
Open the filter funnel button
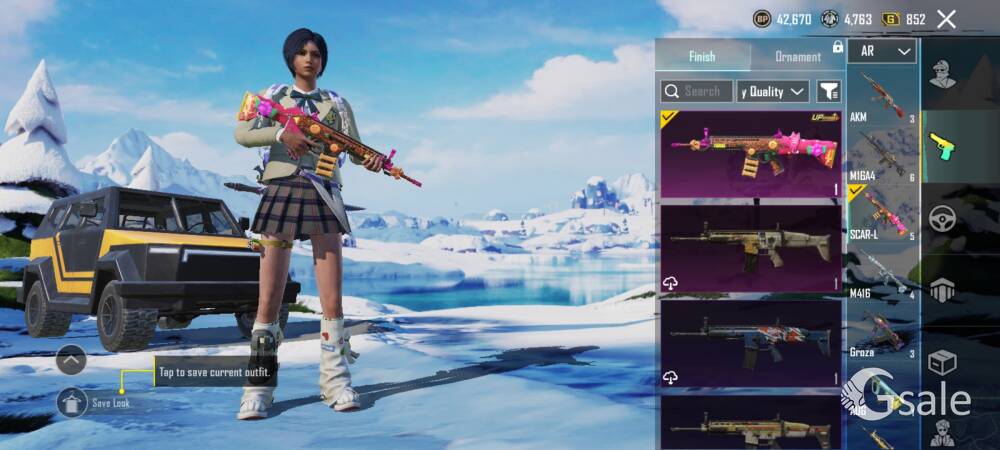tap(829, 91)
